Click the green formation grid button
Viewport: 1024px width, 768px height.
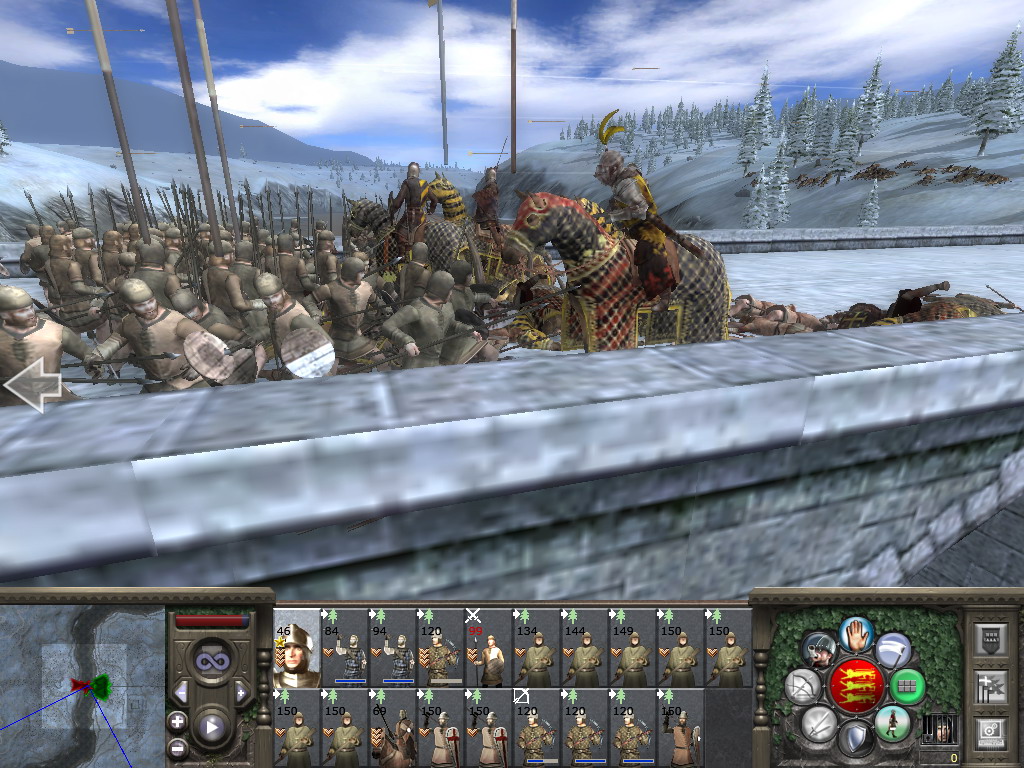tap(907, 687)
